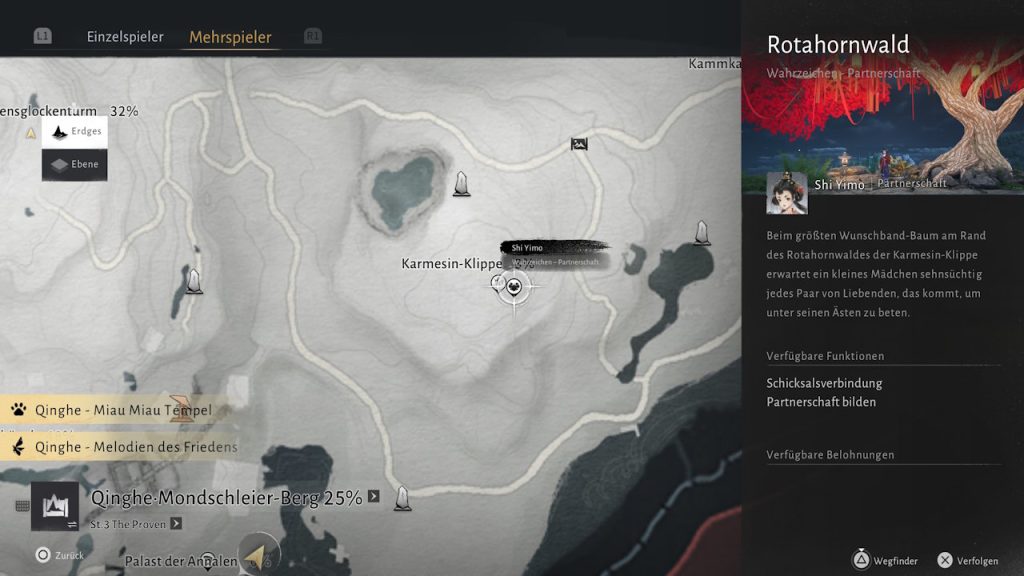Click the player position arrow on the map
This screenshot has width=1024, height=576.
click(x=256, y=556)
